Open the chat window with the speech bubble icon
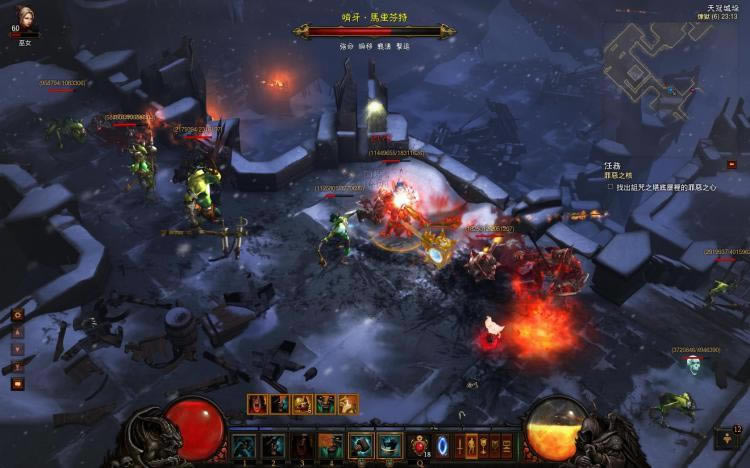Screen dimensions: 750x468 pos(17,383)
